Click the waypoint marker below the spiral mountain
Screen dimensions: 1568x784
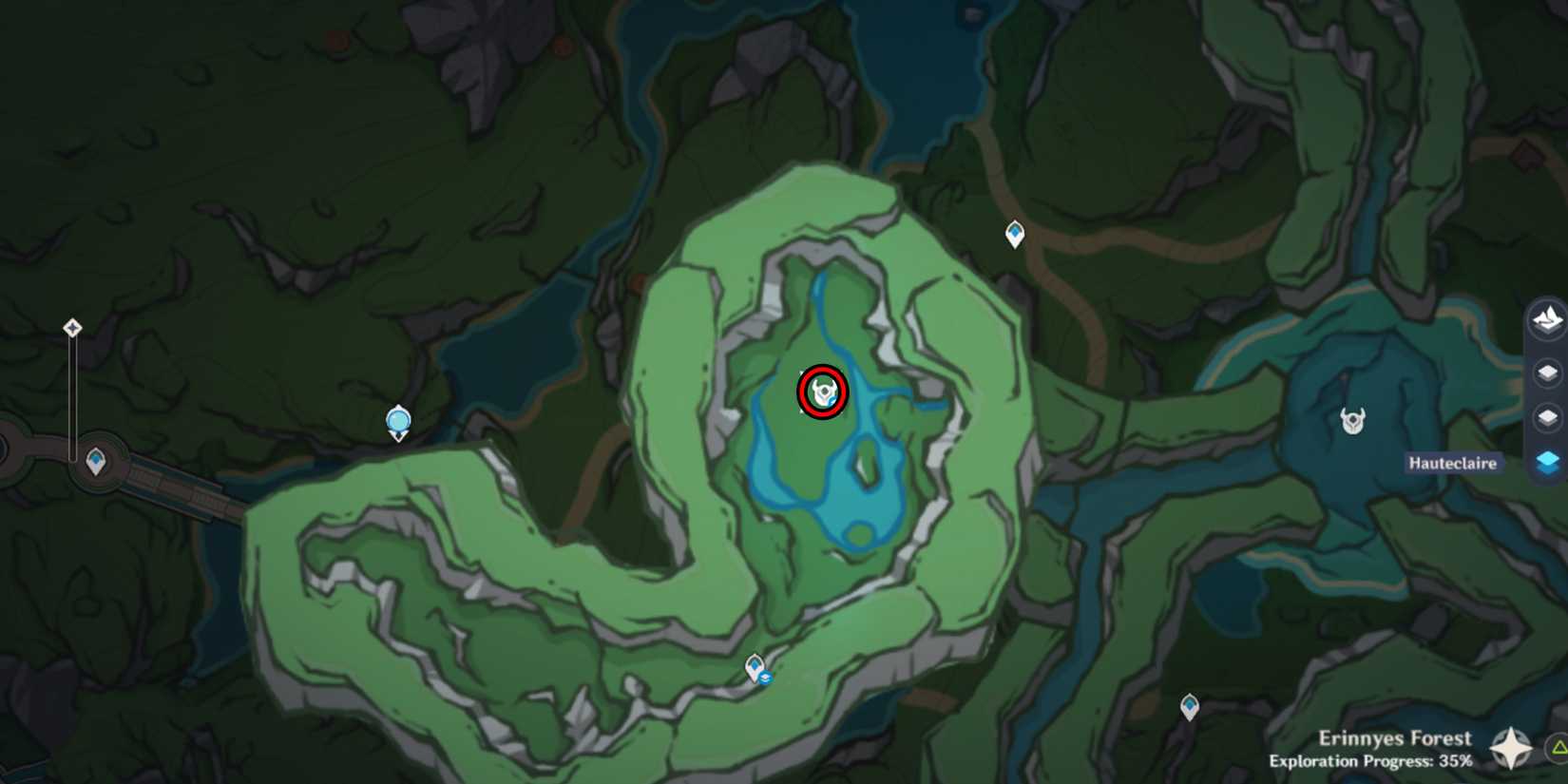pos(755,666)
